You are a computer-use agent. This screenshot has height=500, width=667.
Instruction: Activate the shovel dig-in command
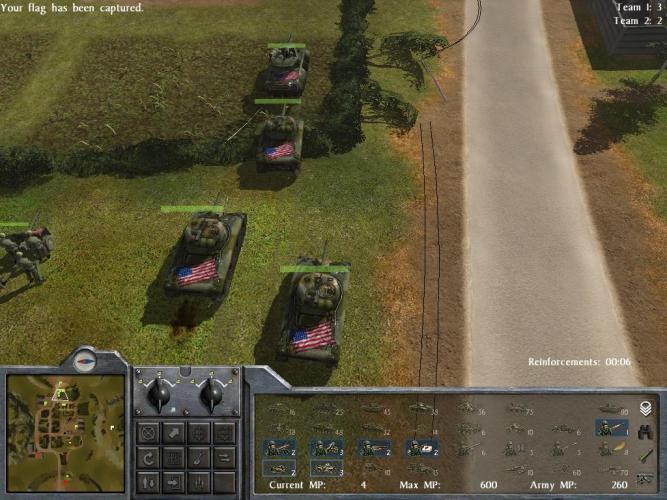tap(199, 457)
